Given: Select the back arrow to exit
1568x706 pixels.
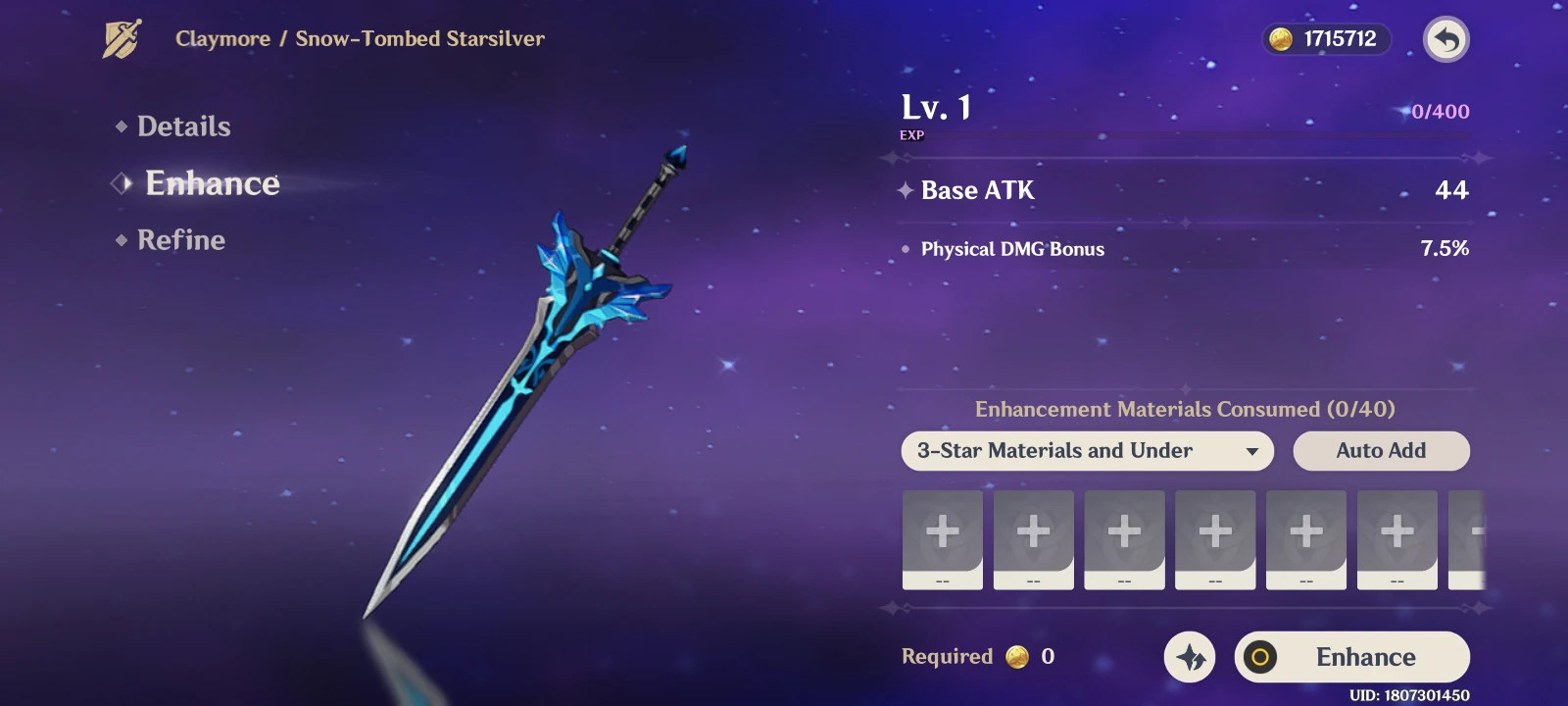Looking at the screenshot, I should pos(1446,39).
